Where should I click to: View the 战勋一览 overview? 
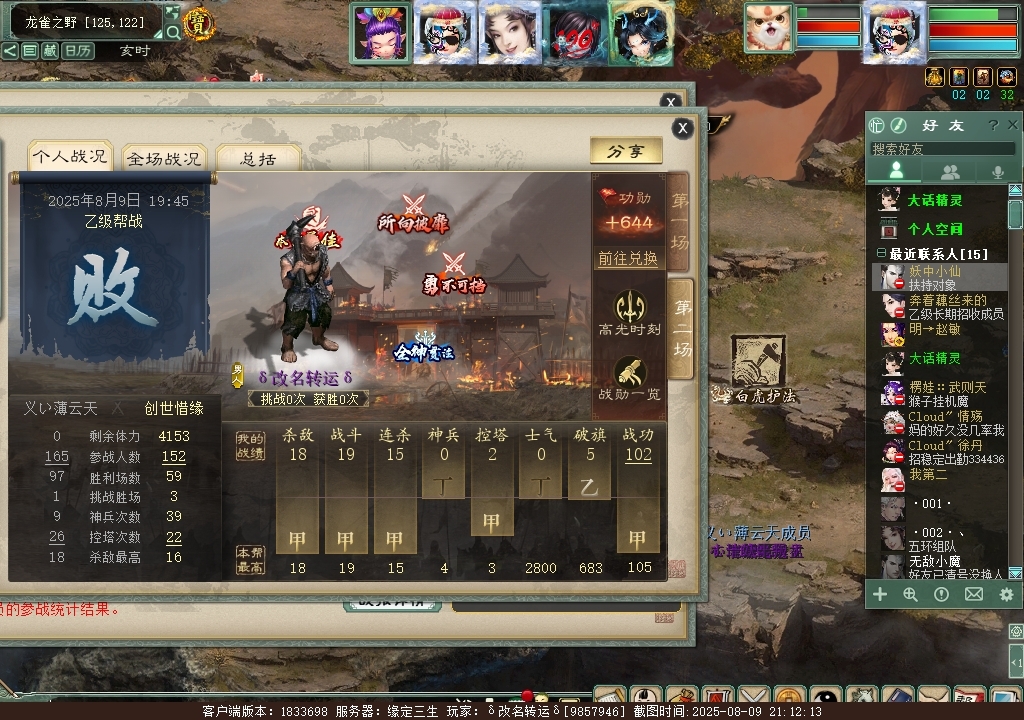tap(629, 380)
